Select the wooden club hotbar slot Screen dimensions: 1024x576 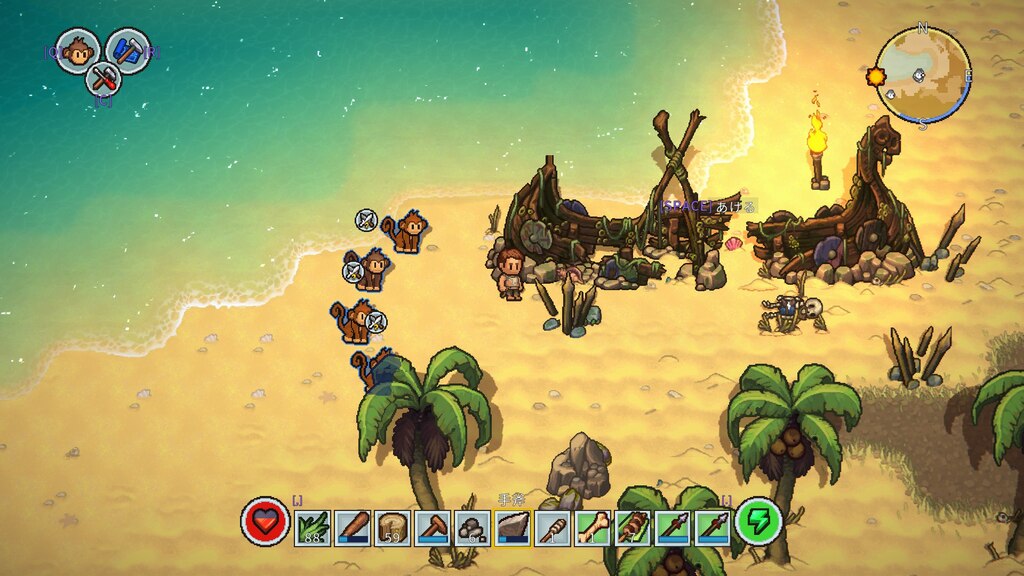click(x=353, y=527)
